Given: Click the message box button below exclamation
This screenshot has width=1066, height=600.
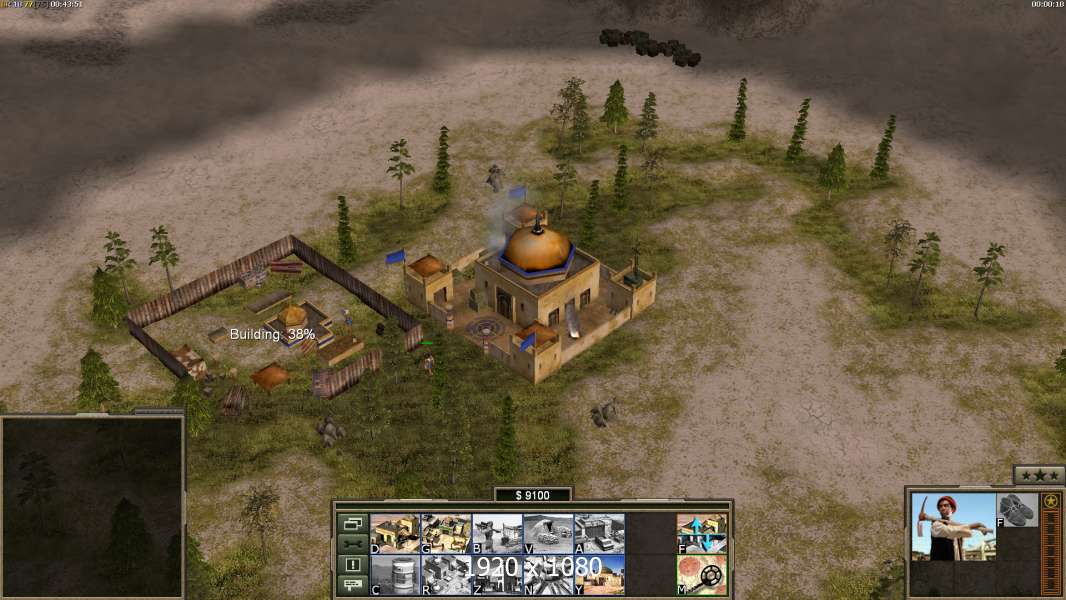Looking at the screenshot, I should [x=353, y=586].
